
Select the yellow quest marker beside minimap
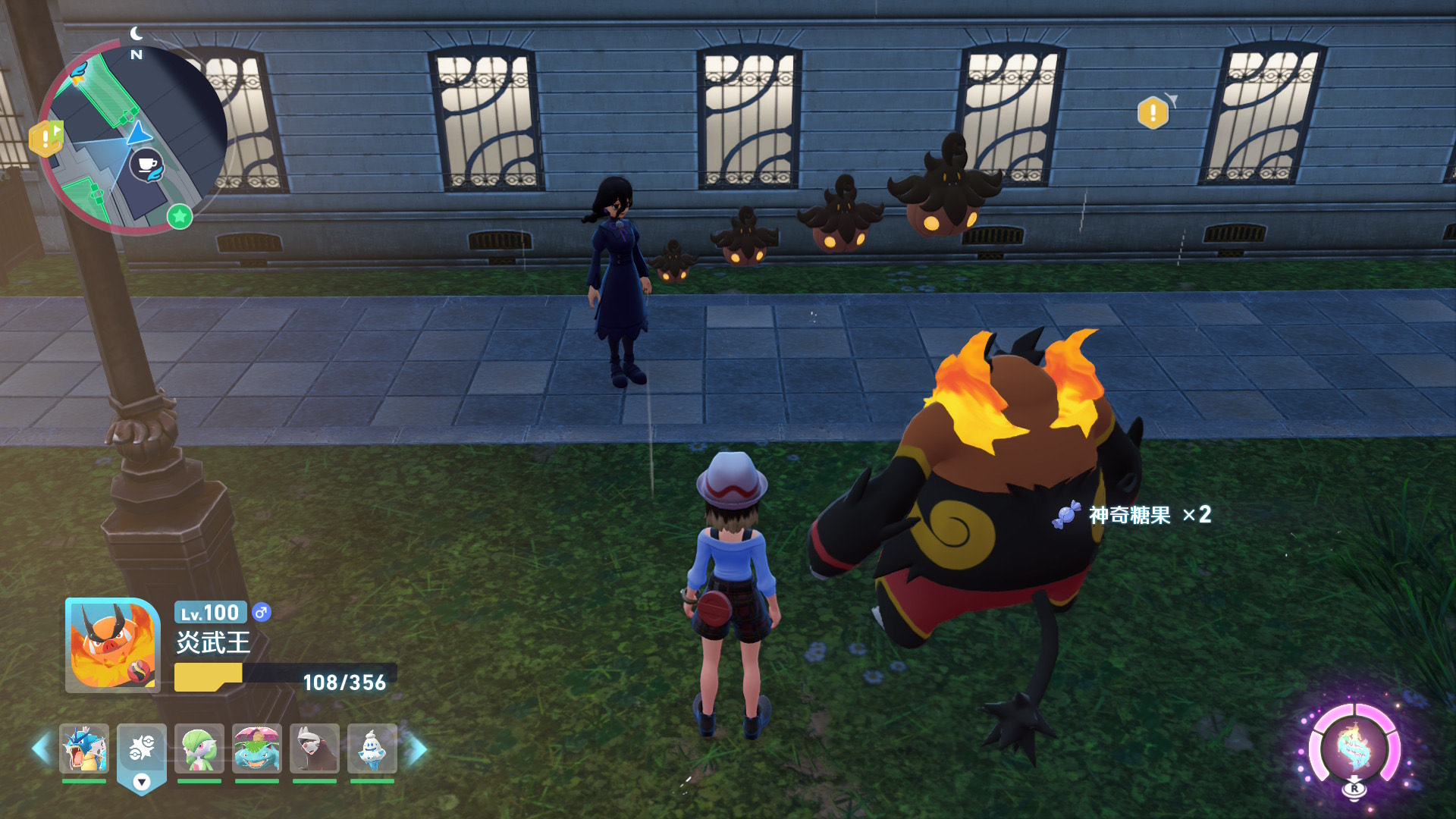(45, 138)
